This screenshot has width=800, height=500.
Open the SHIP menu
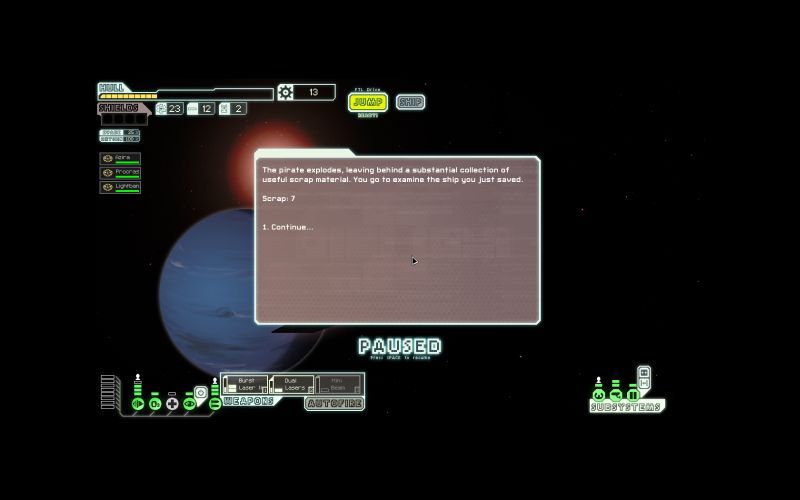(410, 102)
